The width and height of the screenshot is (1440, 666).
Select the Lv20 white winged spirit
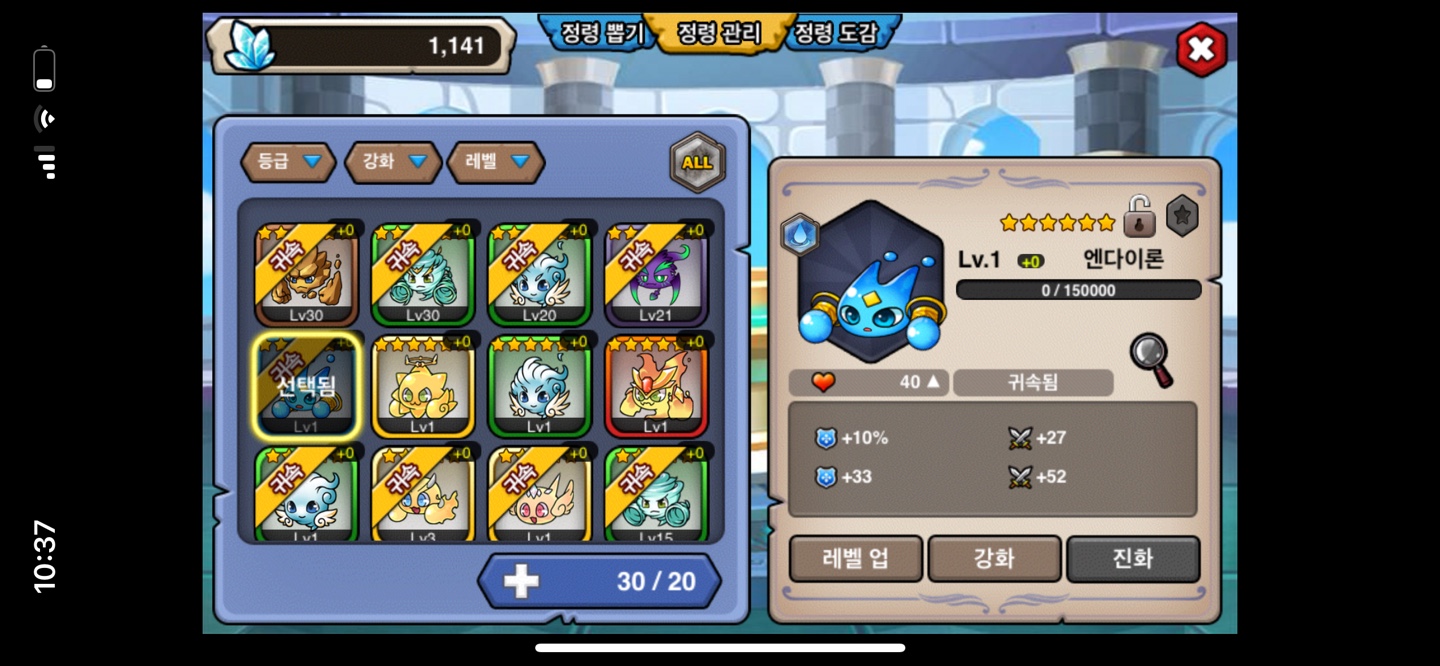539,274
